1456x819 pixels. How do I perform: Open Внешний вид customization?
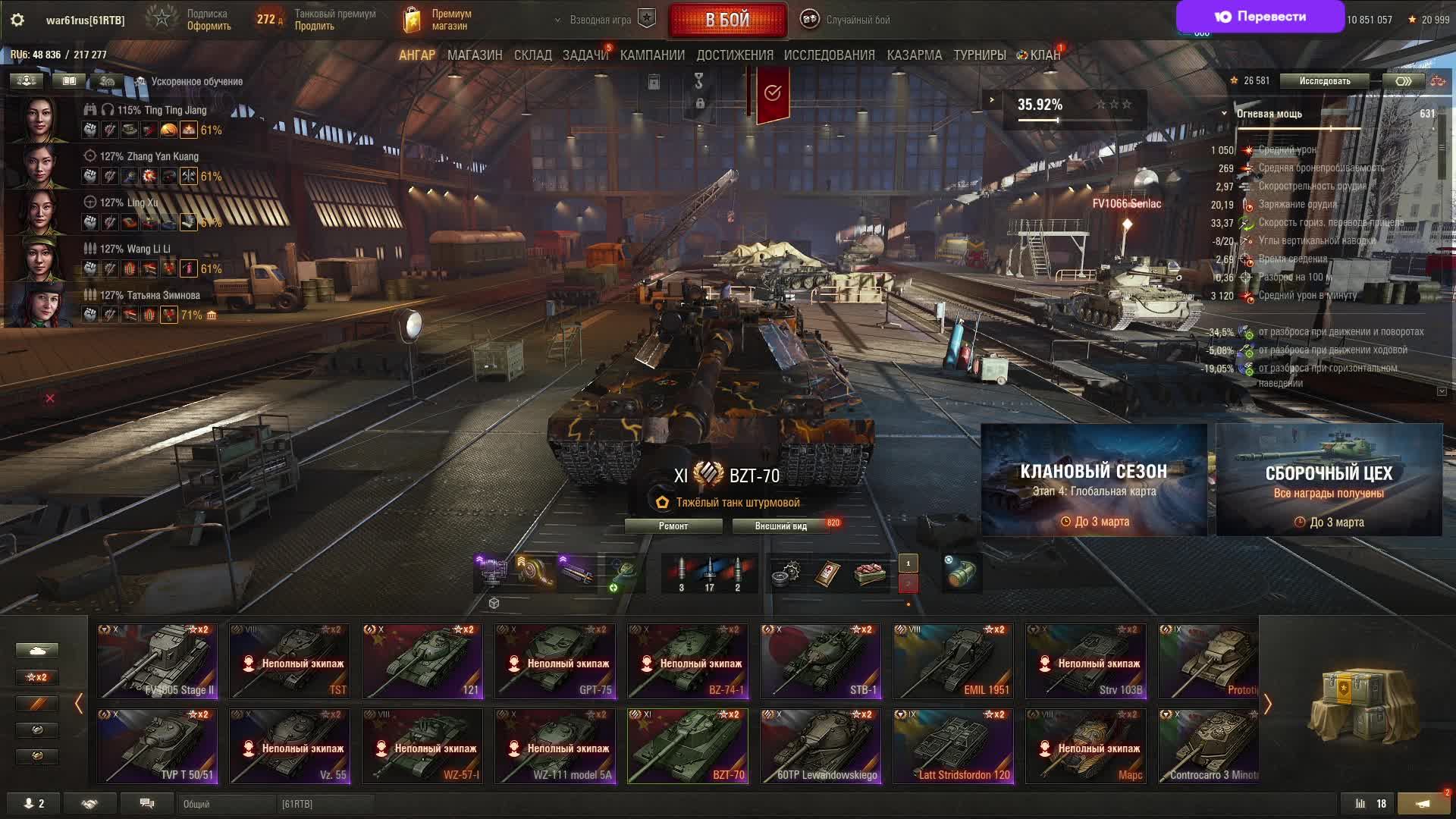point(780,526)
